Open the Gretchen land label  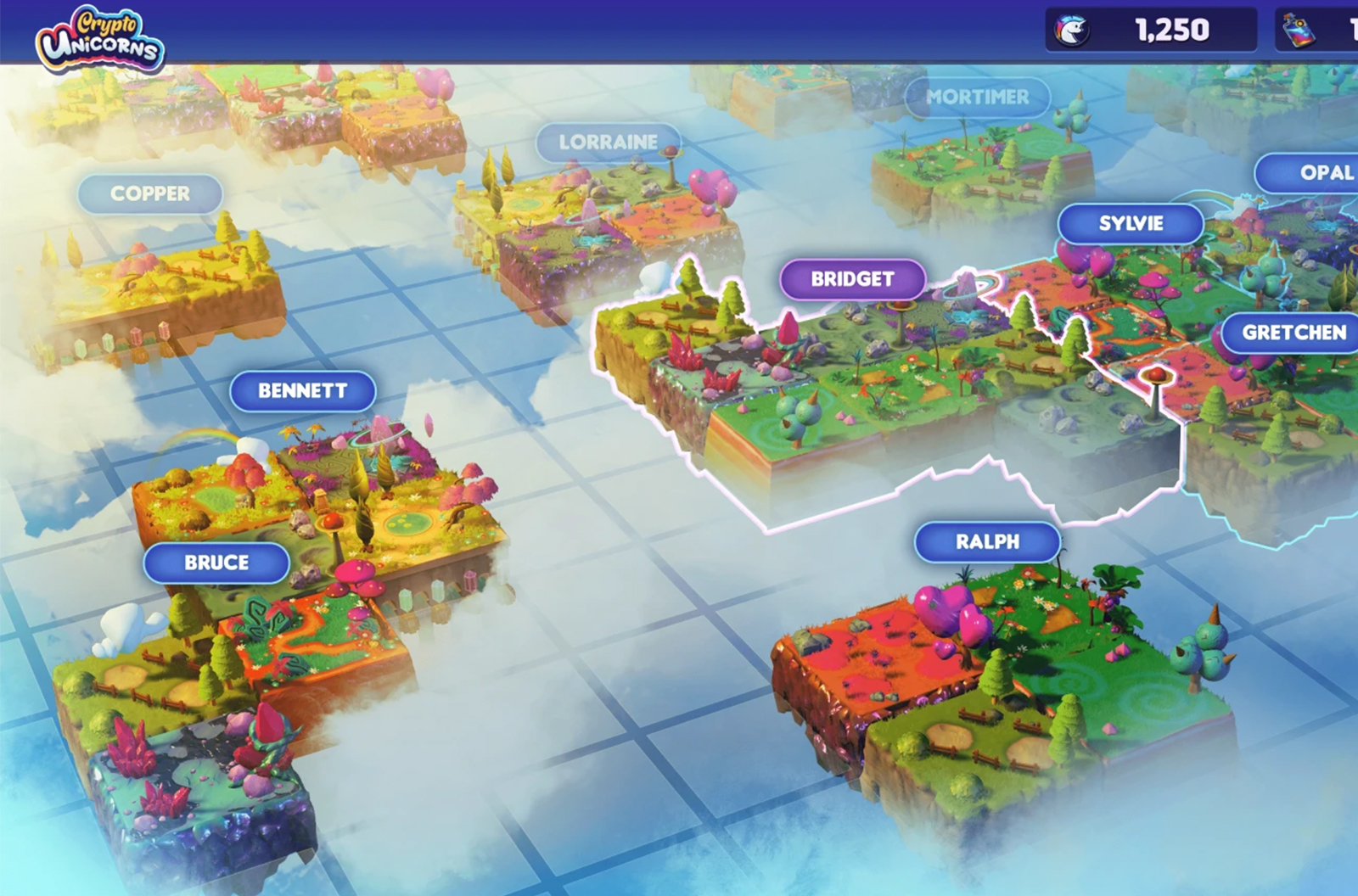pyautogui.click(x=1293, y=333)
